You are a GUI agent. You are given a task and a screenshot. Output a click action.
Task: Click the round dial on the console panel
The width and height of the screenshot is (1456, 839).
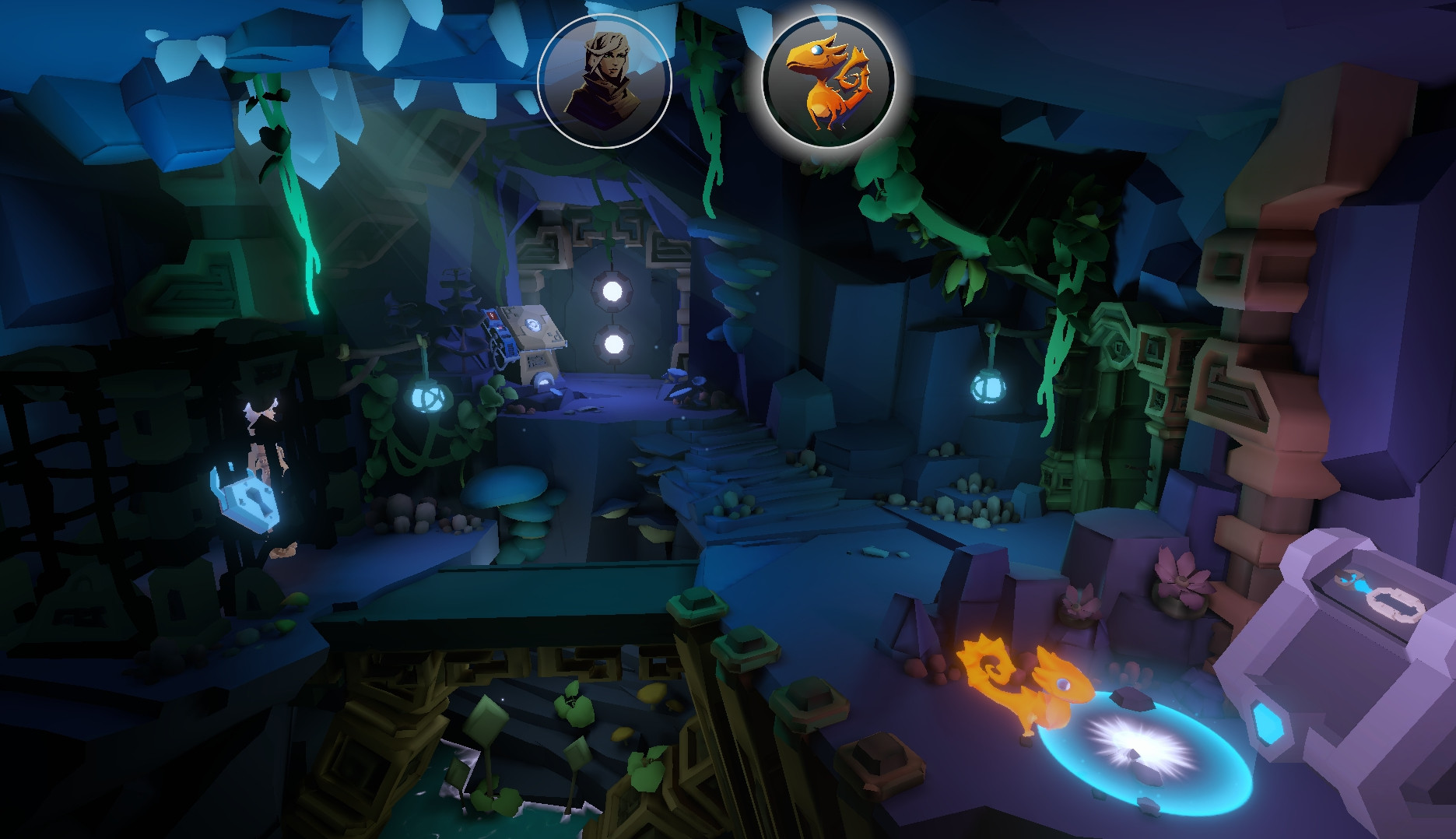pyautogui.click(x=532, y=326)
